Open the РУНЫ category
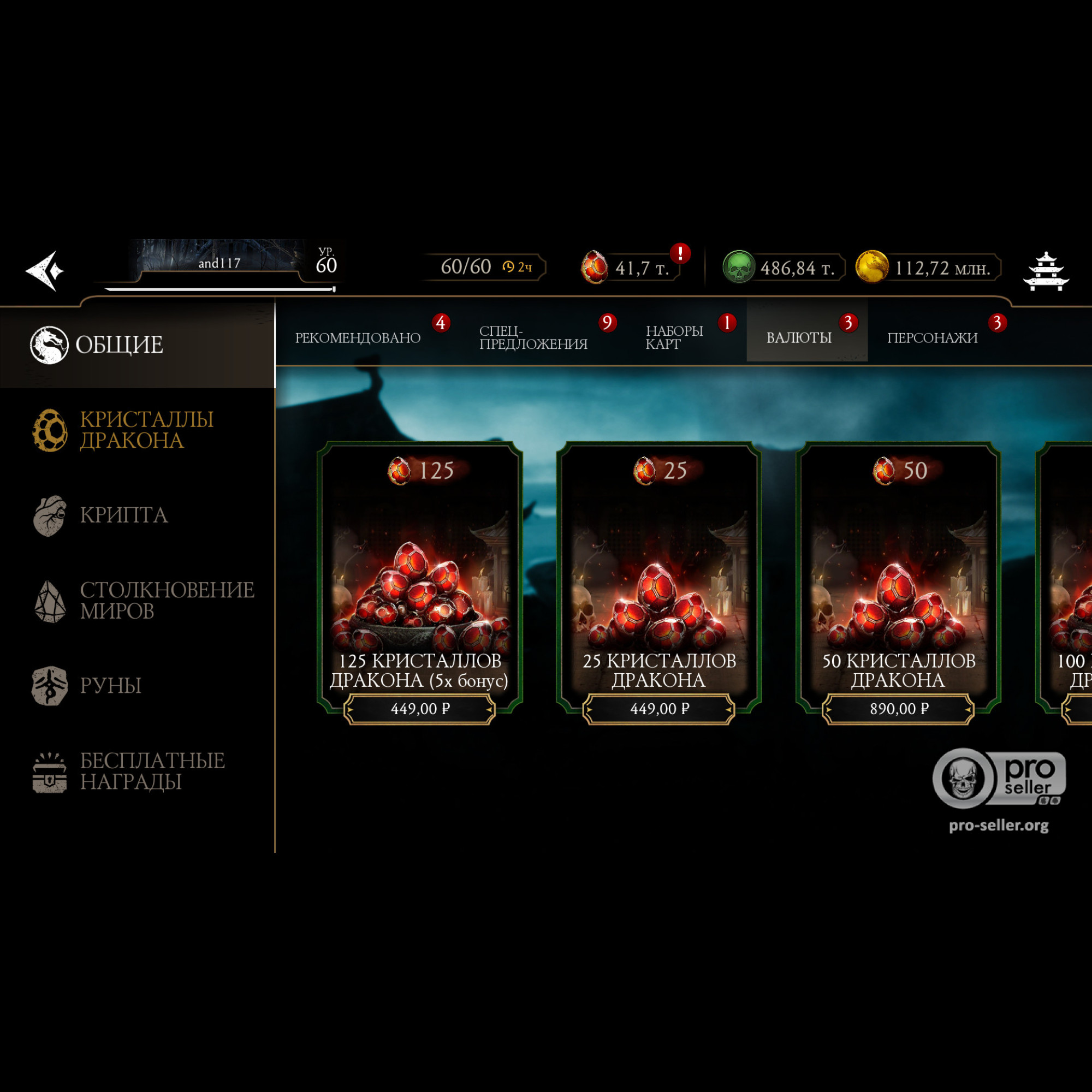Image resolution: width=1092 pixels, height=1092 pixels. [x=111, y=686]
